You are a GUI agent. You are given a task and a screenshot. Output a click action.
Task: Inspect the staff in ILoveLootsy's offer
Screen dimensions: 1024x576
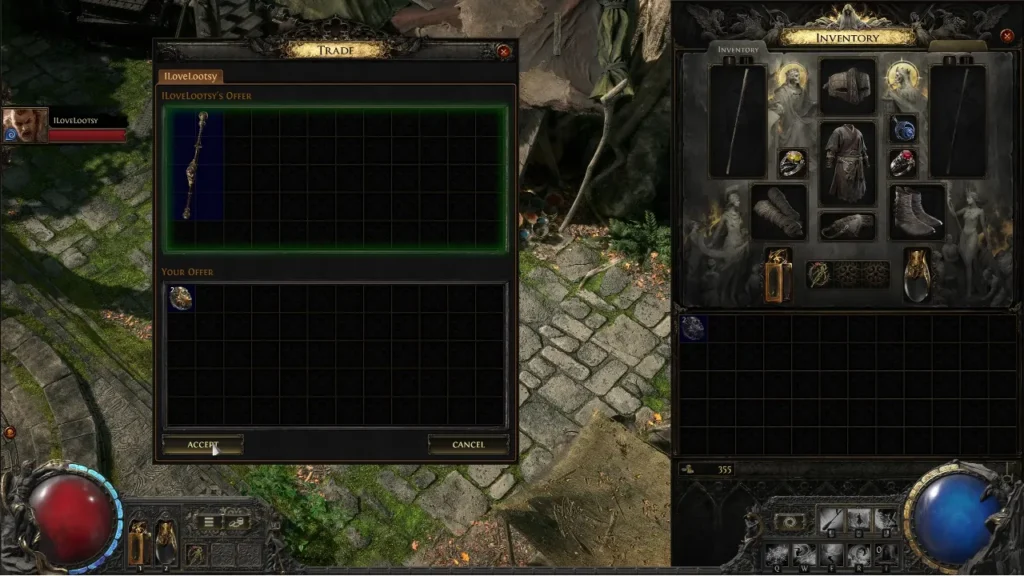[194, 165]
